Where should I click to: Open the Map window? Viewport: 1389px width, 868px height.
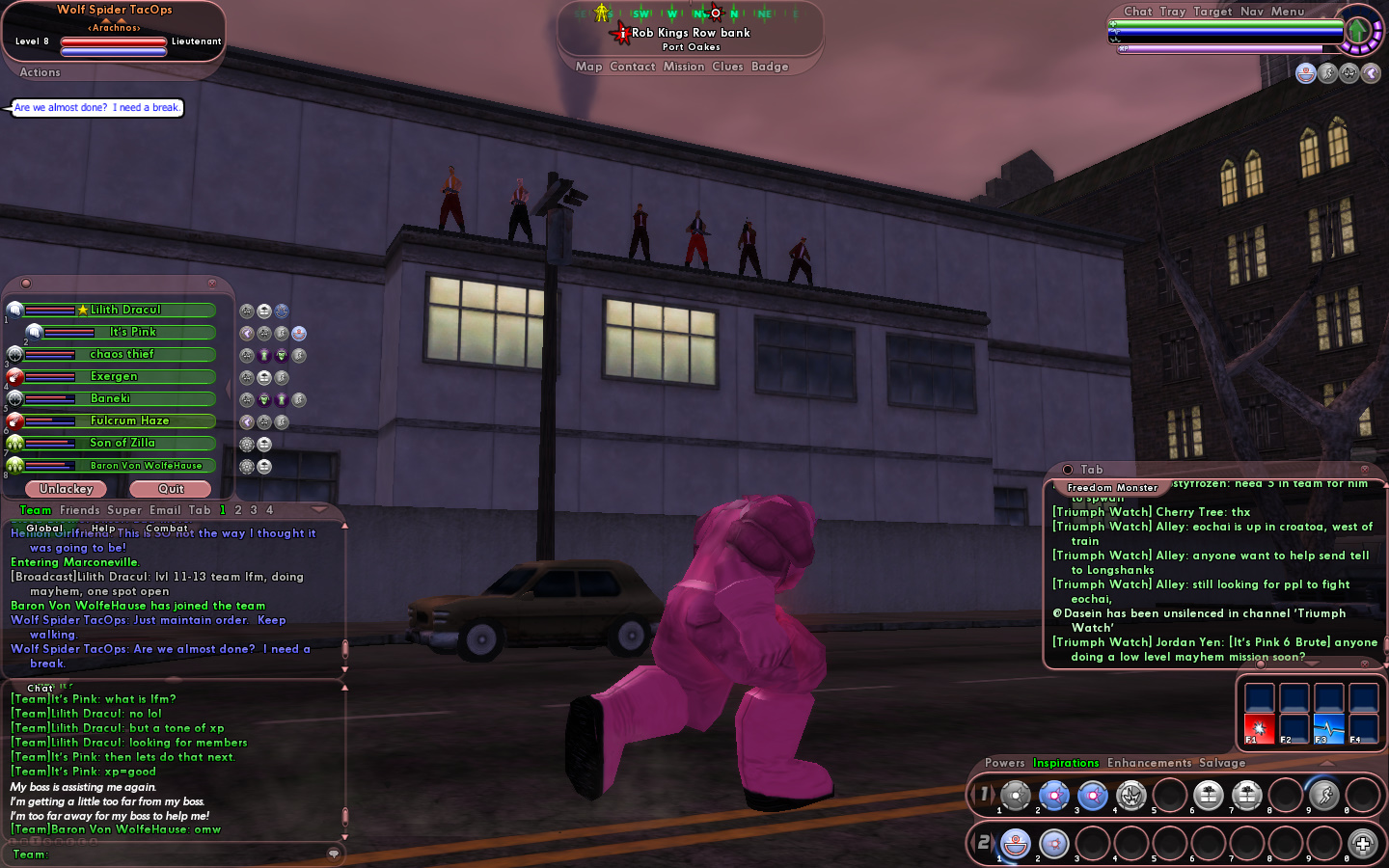(x=588, y=67)
